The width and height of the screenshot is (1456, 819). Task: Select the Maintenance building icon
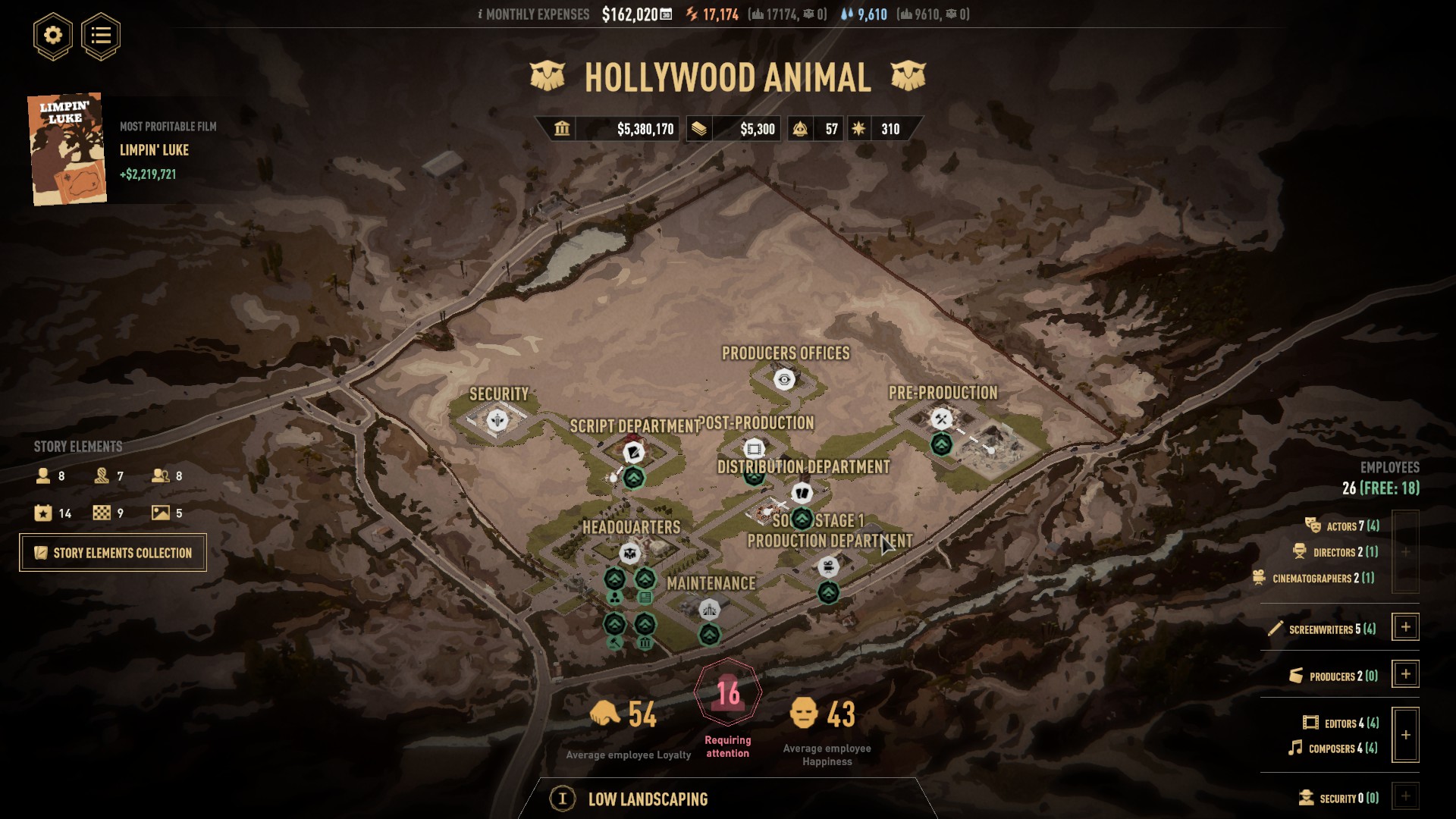[709, 610]
